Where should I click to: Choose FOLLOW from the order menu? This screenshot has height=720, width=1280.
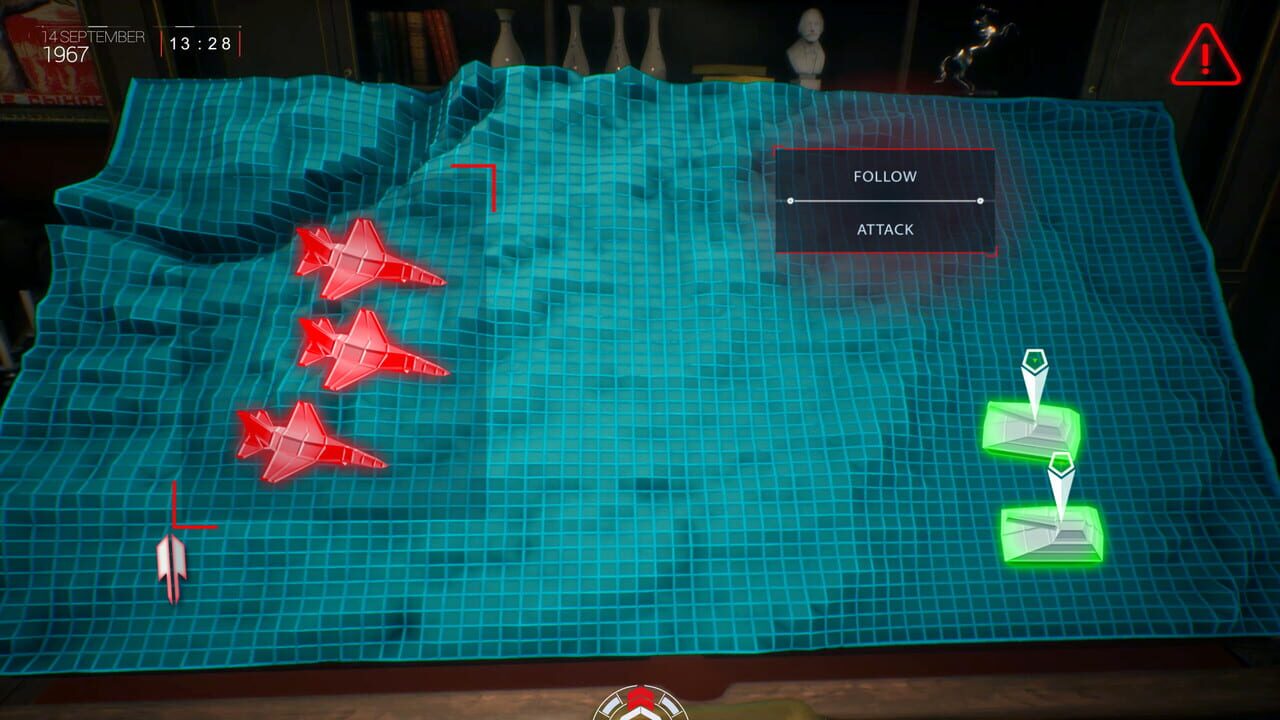(884, 176)
